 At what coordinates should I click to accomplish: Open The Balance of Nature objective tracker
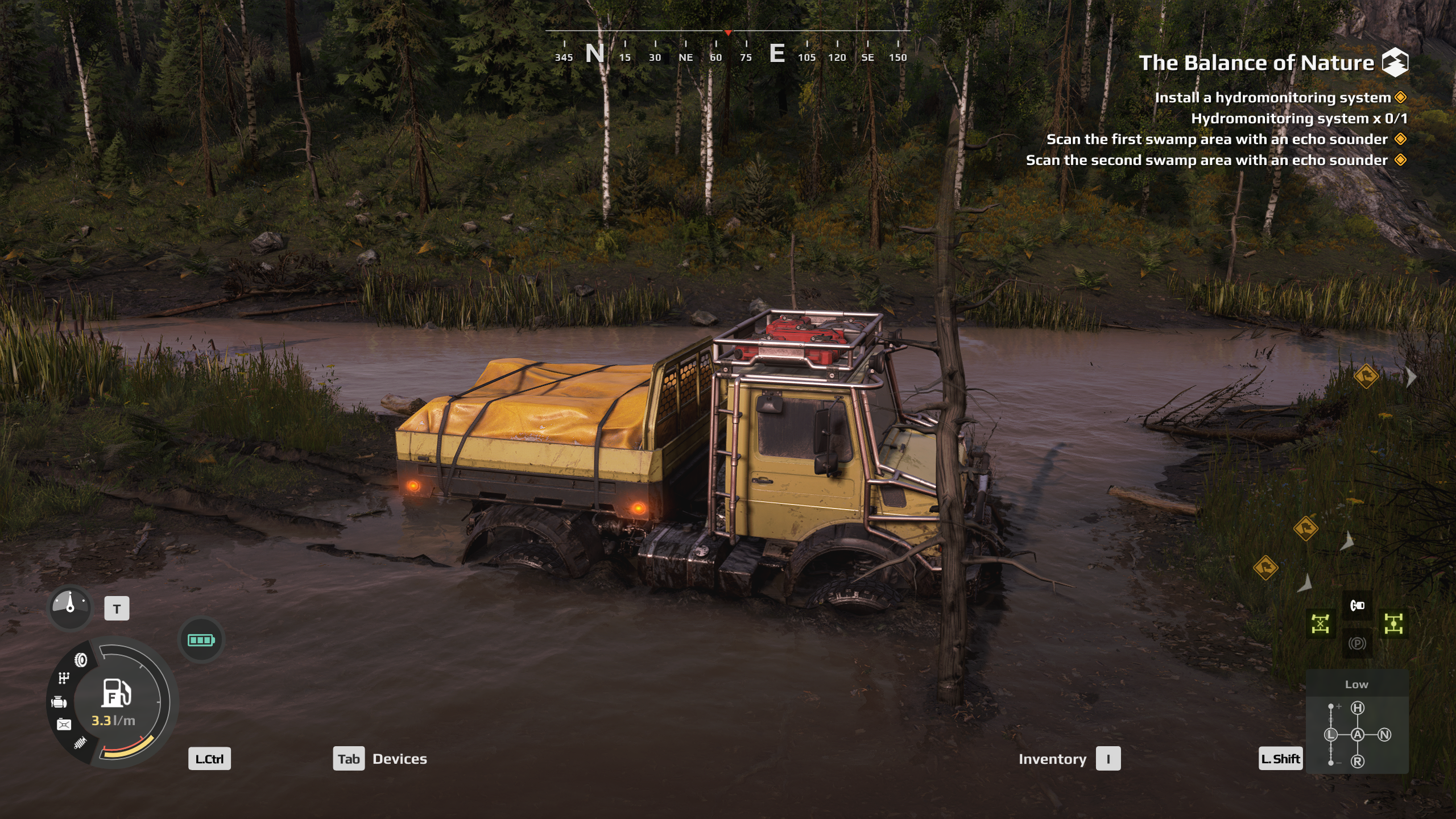(1256, 63)
